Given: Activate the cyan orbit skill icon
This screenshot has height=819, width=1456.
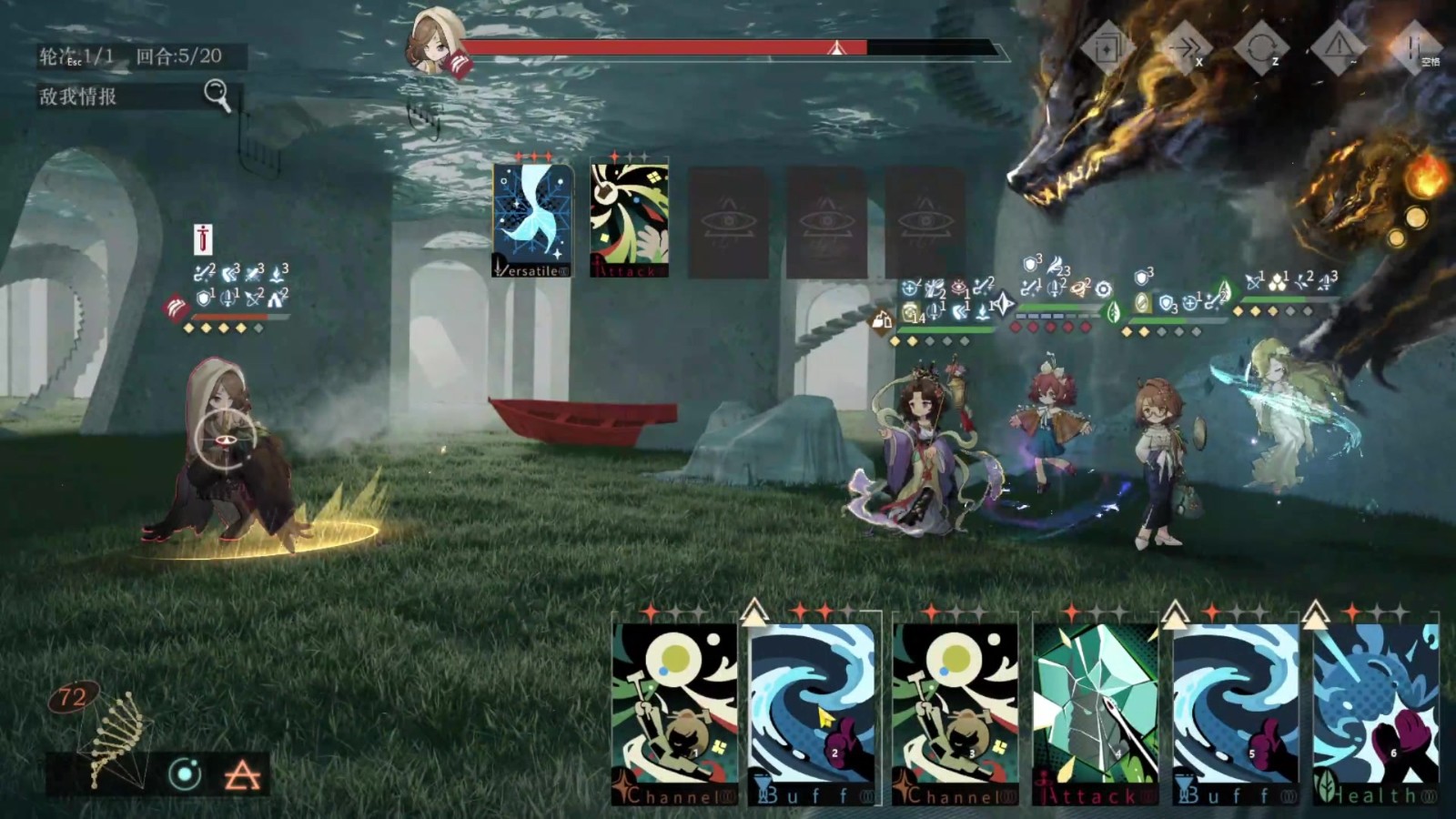Looking at the screenshot, I should pos(185,774).
